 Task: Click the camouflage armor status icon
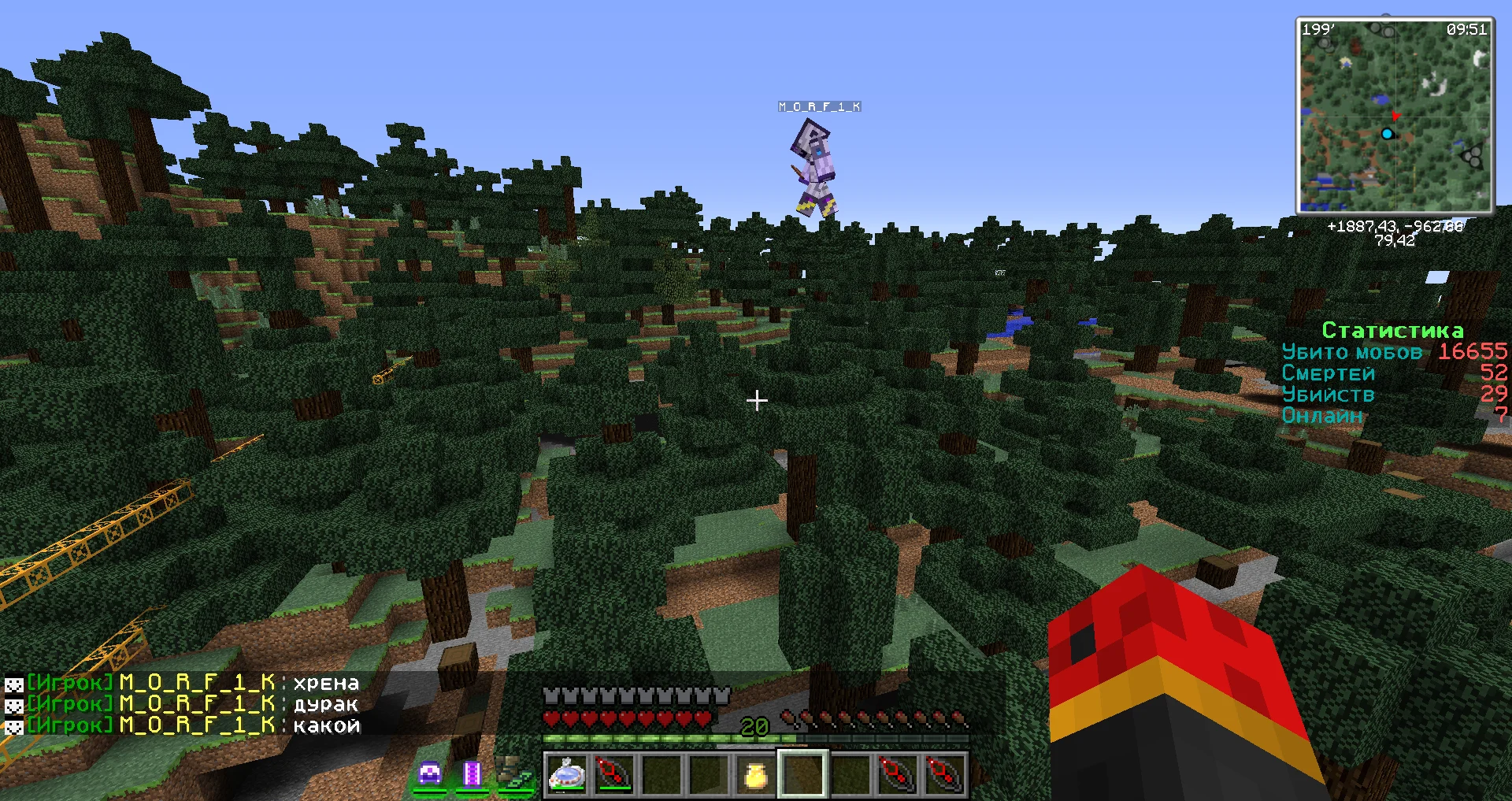click(515, 773)
